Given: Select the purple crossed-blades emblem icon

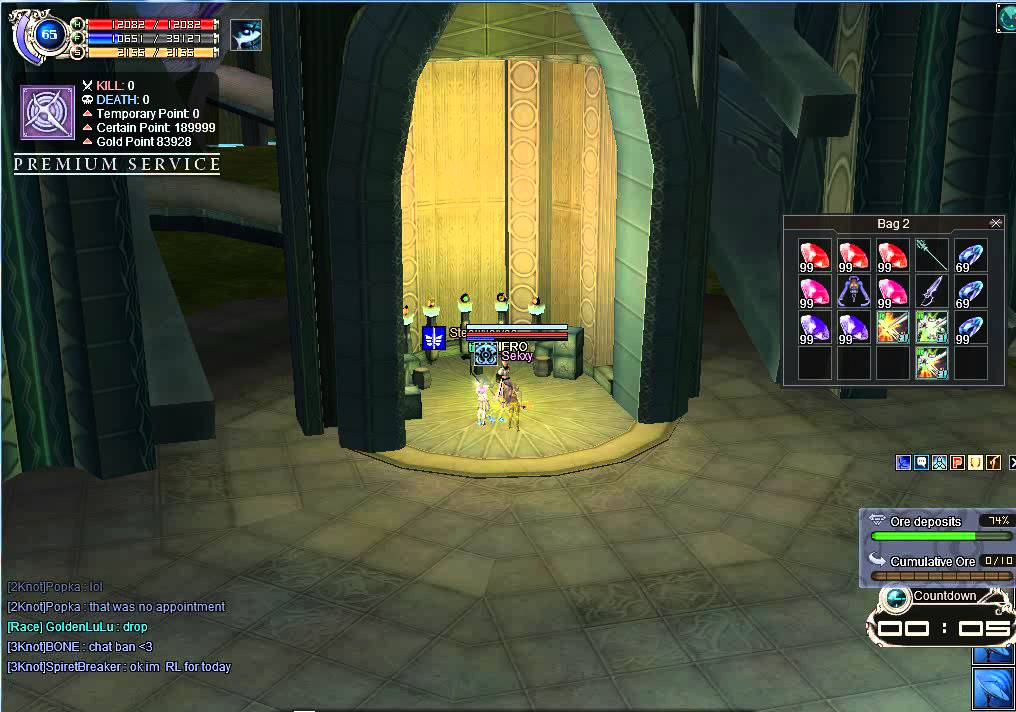Looking at the screenshot, I should coord(47,110).
